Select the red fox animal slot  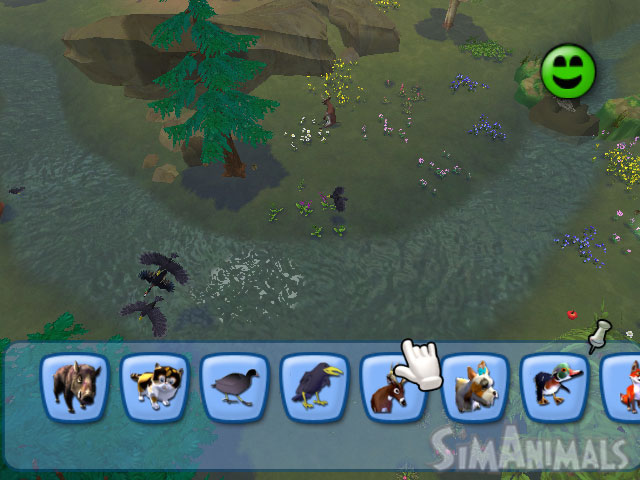click(x=624, y=387)
